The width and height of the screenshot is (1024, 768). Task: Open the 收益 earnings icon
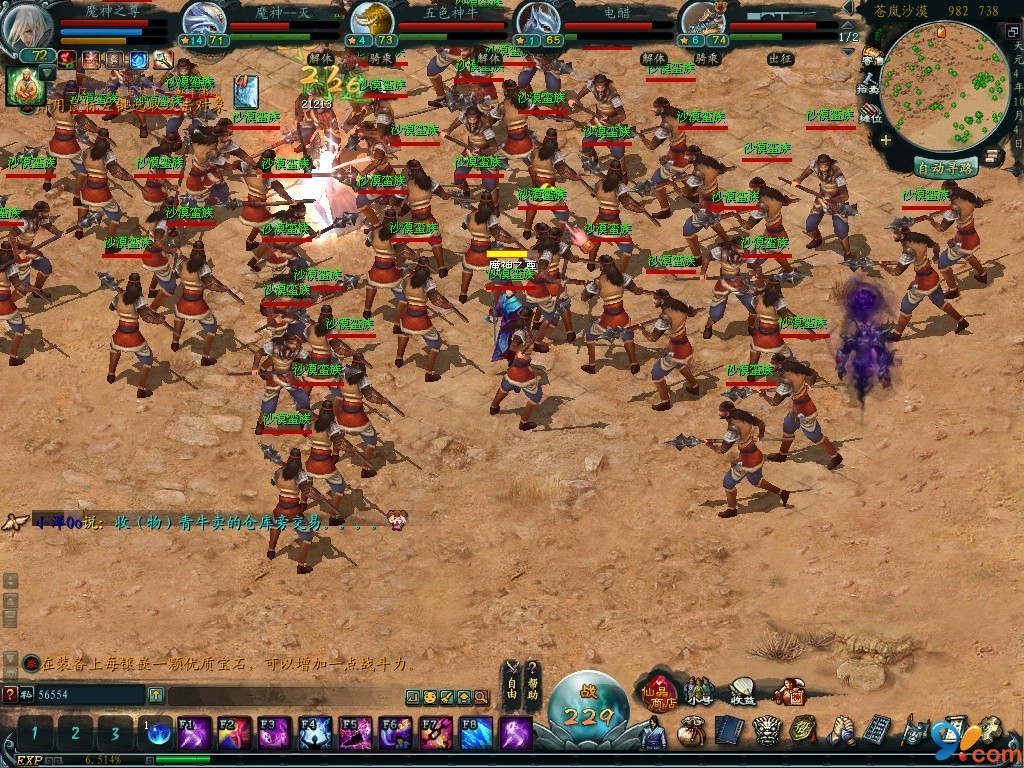(x=743, y=690)
